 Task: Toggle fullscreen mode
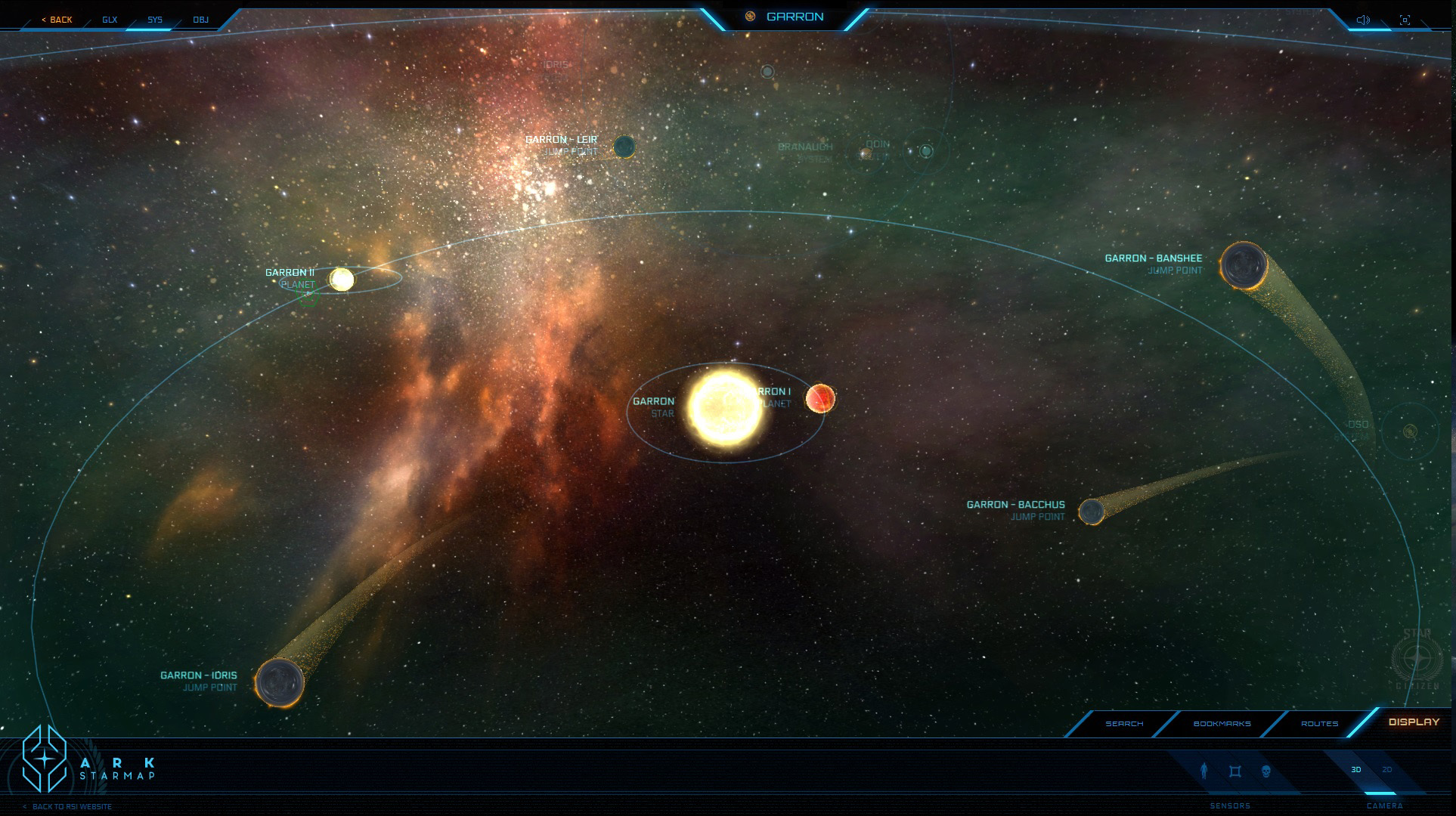(x=1406, y=19)
